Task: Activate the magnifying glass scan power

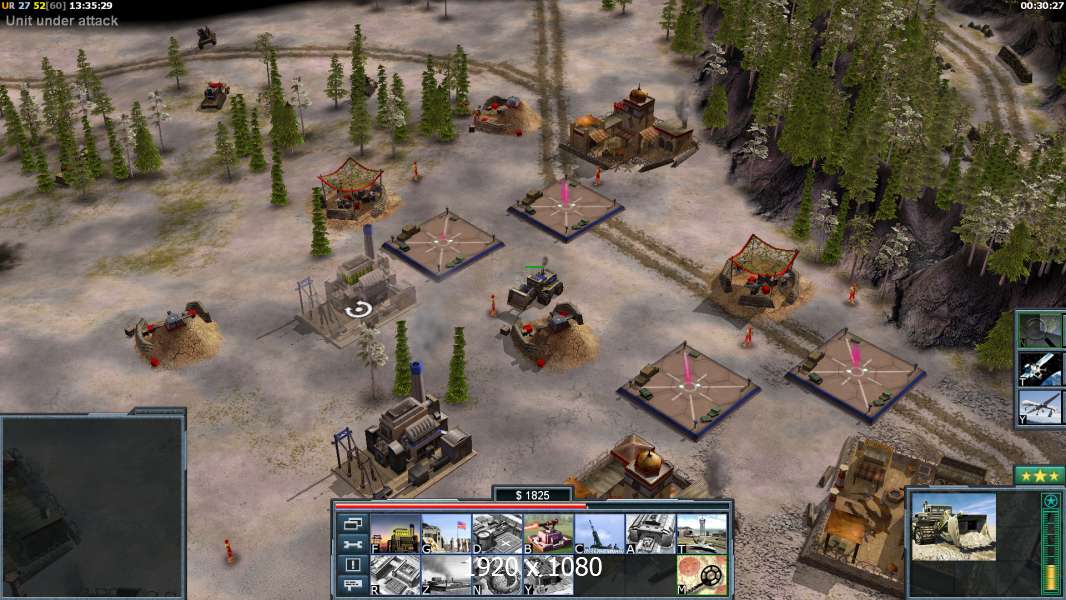Action: coord(1041,329)
